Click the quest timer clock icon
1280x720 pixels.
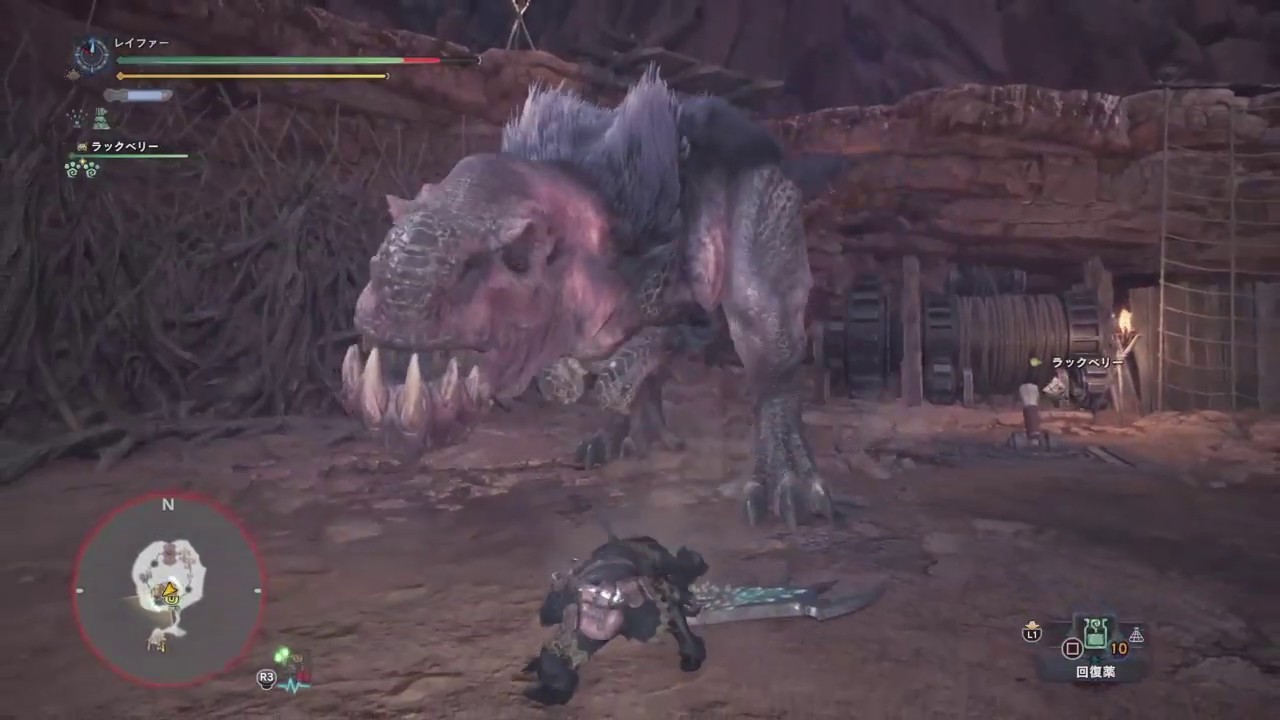pos(92,55)
